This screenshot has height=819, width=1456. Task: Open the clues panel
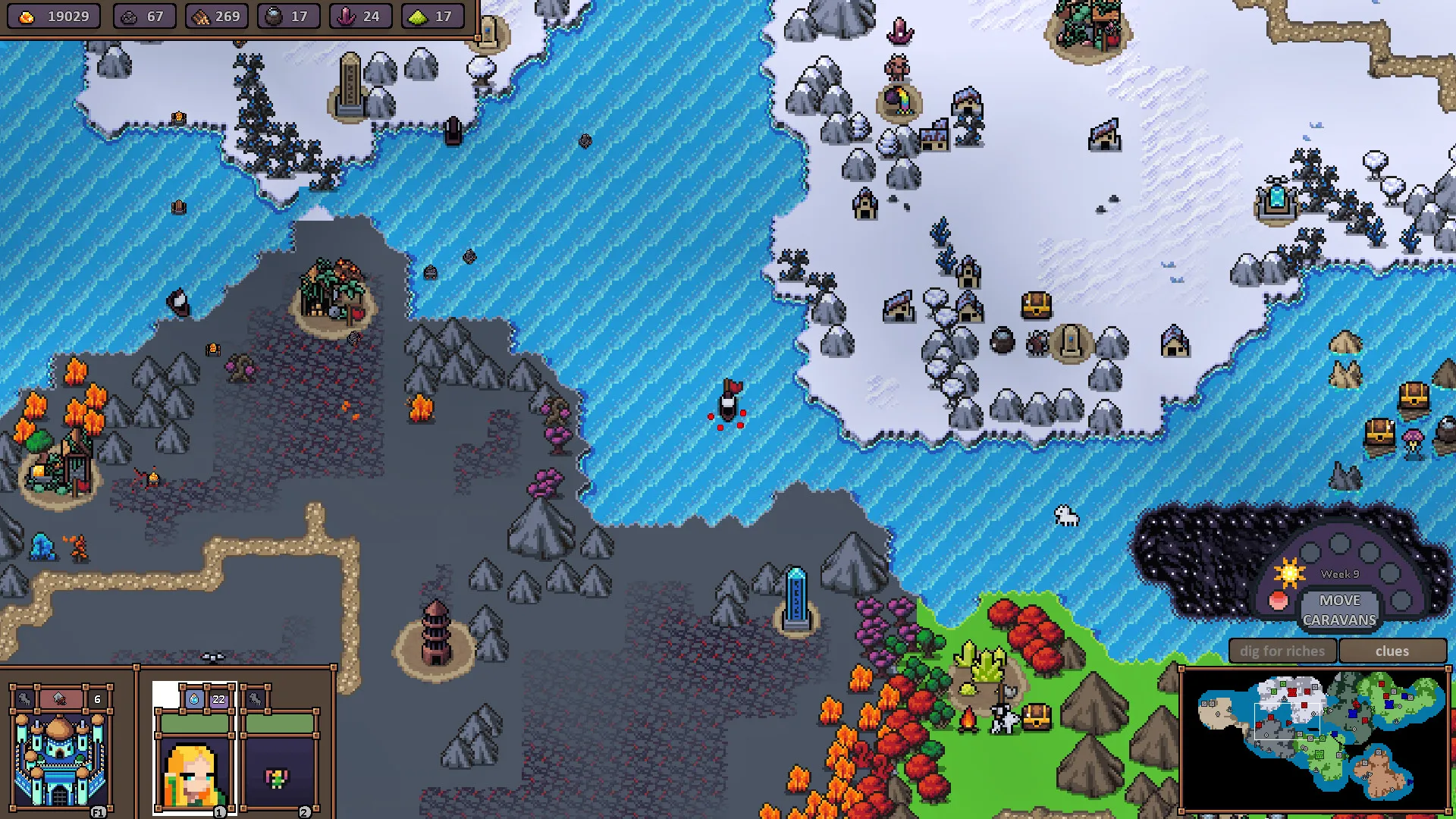click(x=1393, y=651)
